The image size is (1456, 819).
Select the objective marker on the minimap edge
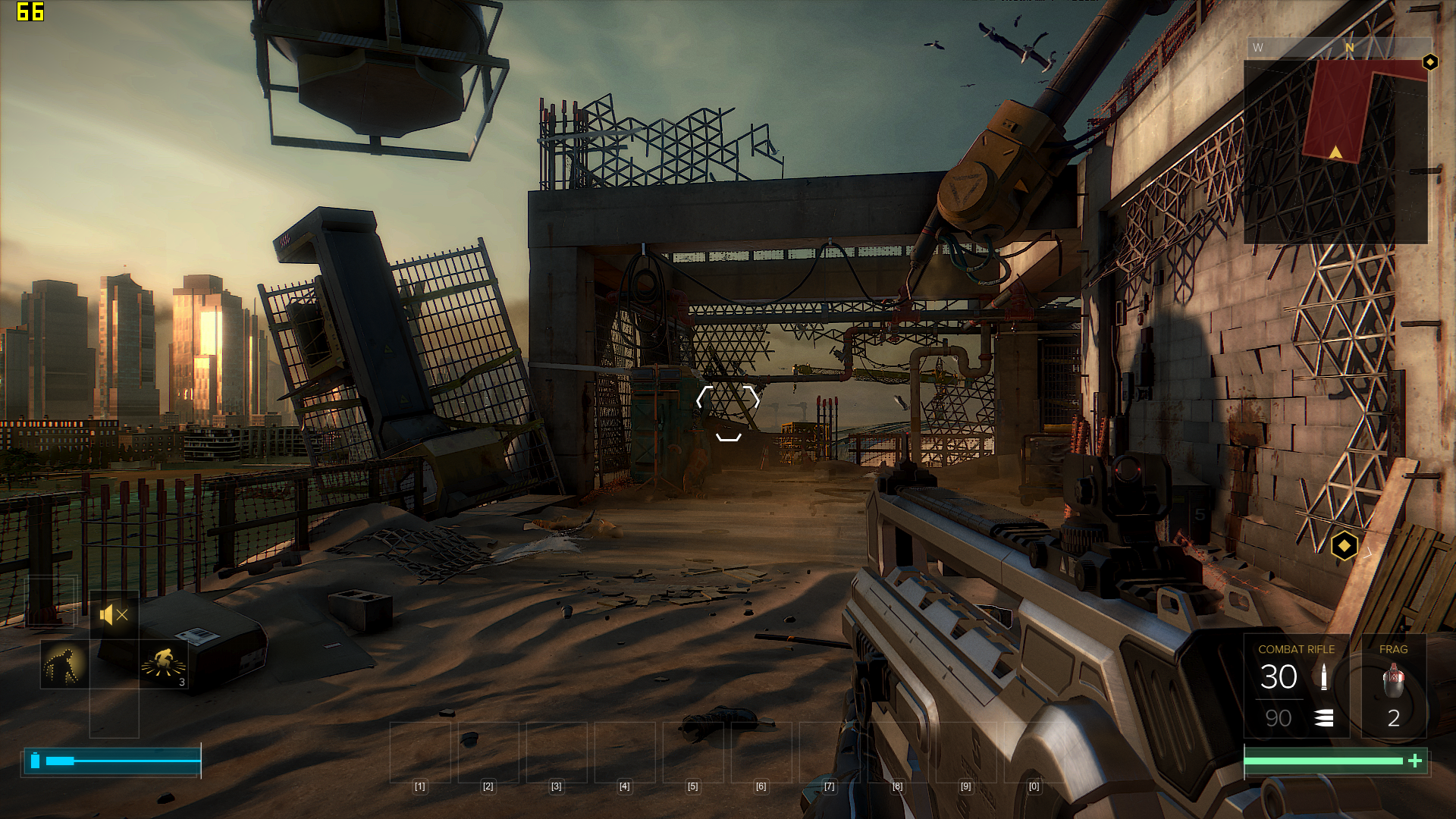pyautogui.click(x=1430, y=62)
